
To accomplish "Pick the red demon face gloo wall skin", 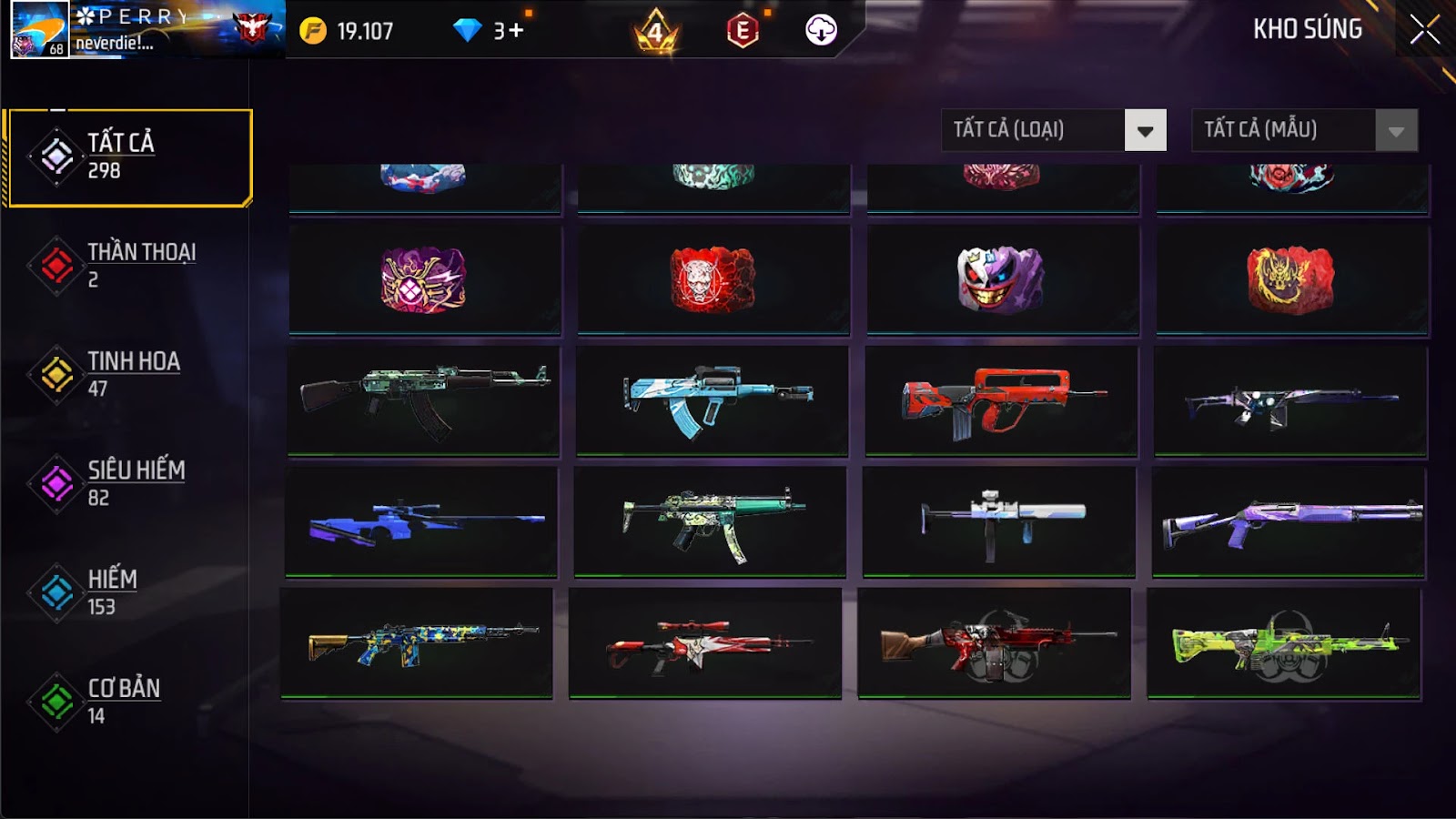I will coord(713,279).
